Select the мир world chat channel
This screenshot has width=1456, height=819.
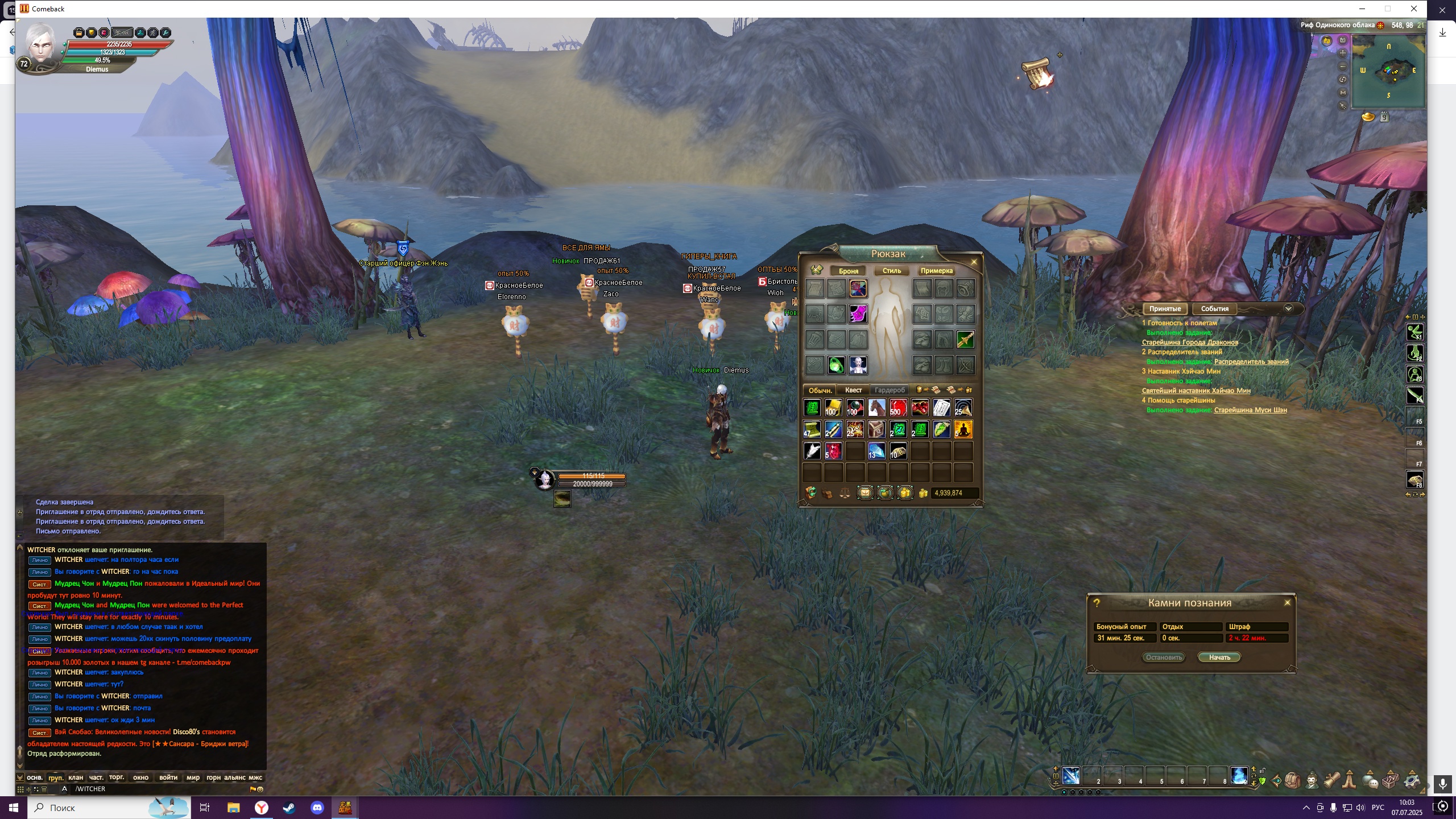click(193, 777)
